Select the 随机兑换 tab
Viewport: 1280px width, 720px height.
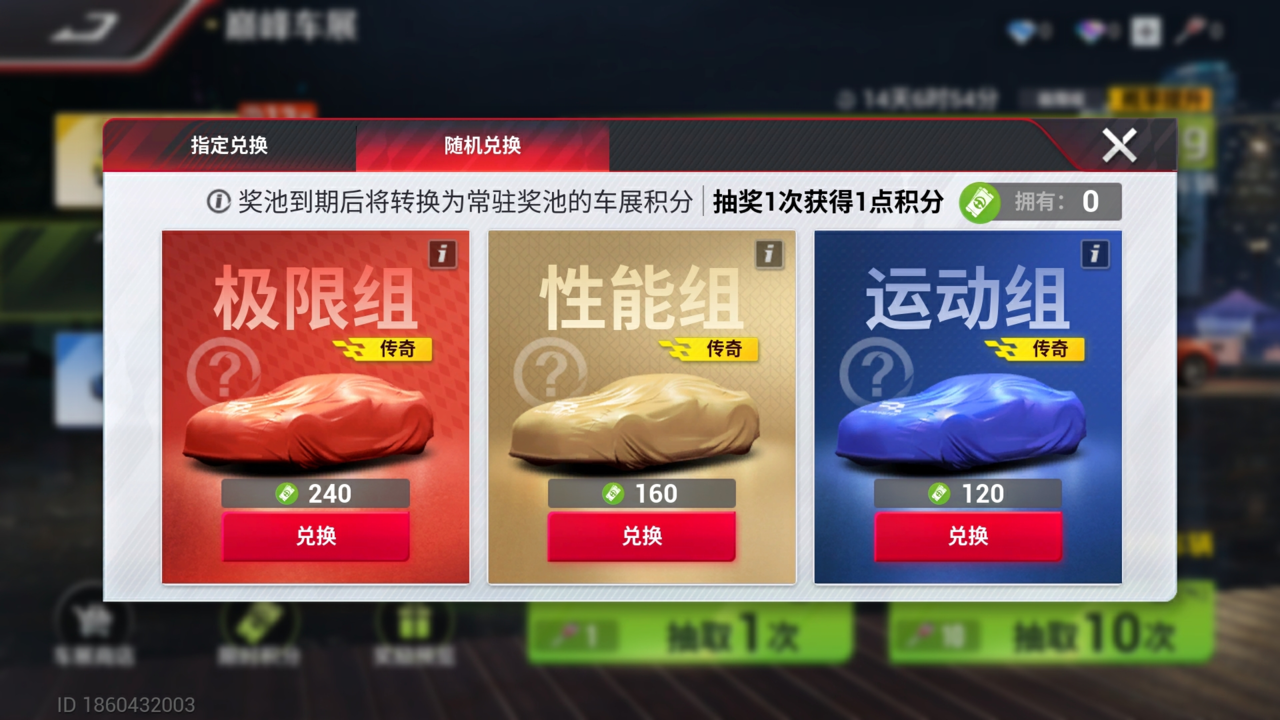tap(483, 144)
